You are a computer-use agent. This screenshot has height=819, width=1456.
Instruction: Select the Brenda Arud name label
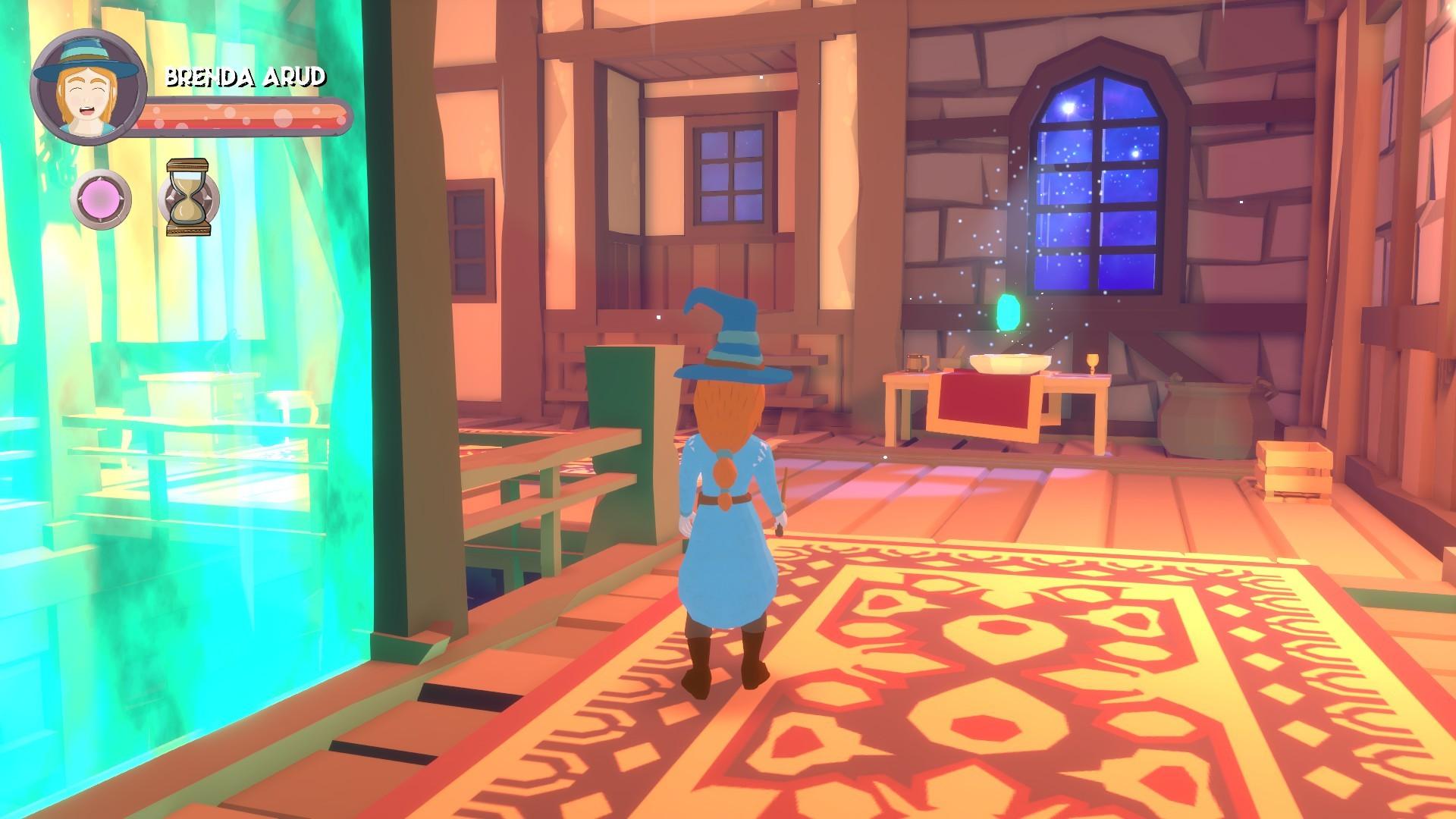coord(246,76)
